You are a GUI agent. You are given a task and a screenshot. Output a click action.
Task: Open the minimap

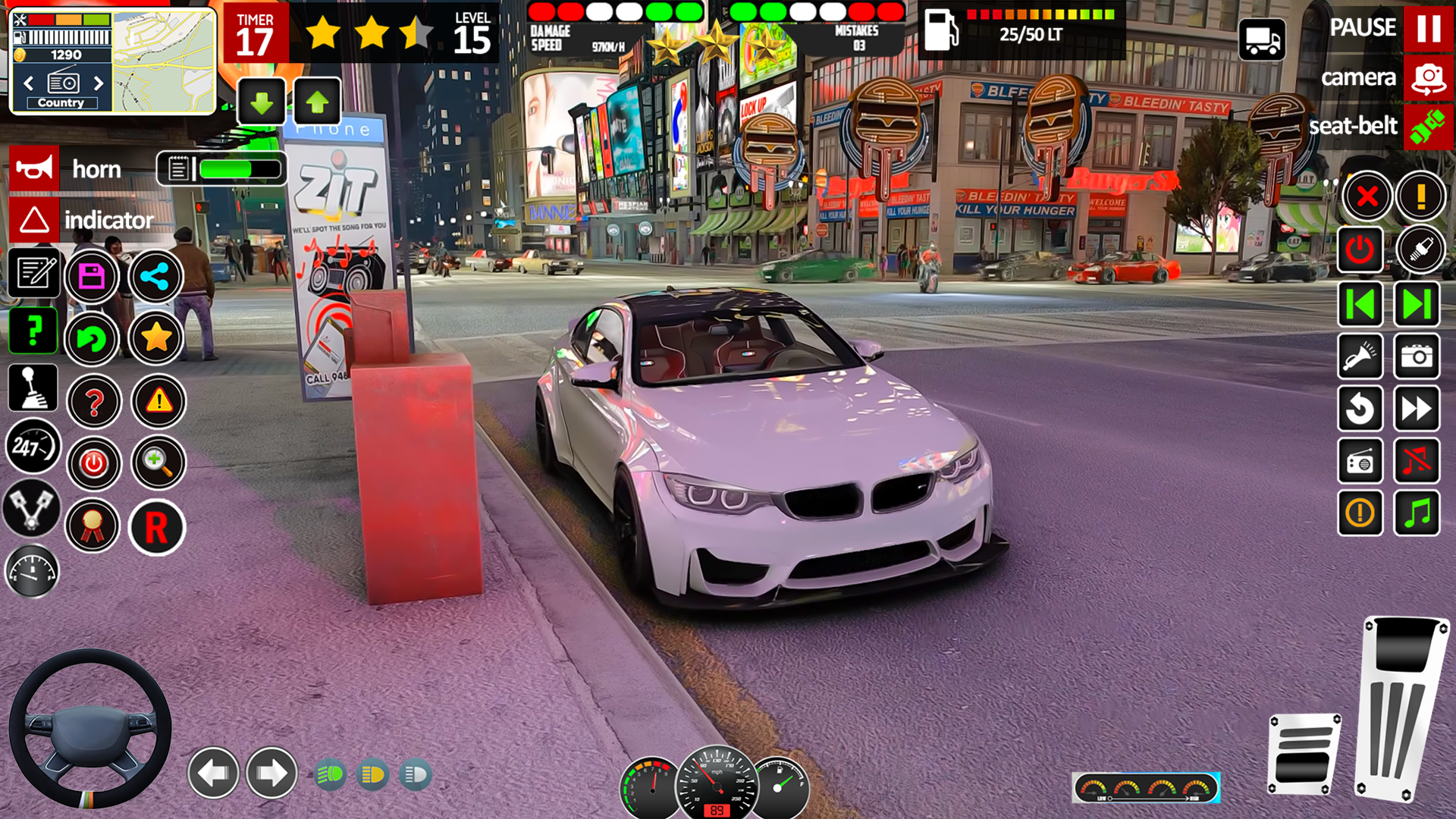tap(164, 62)
